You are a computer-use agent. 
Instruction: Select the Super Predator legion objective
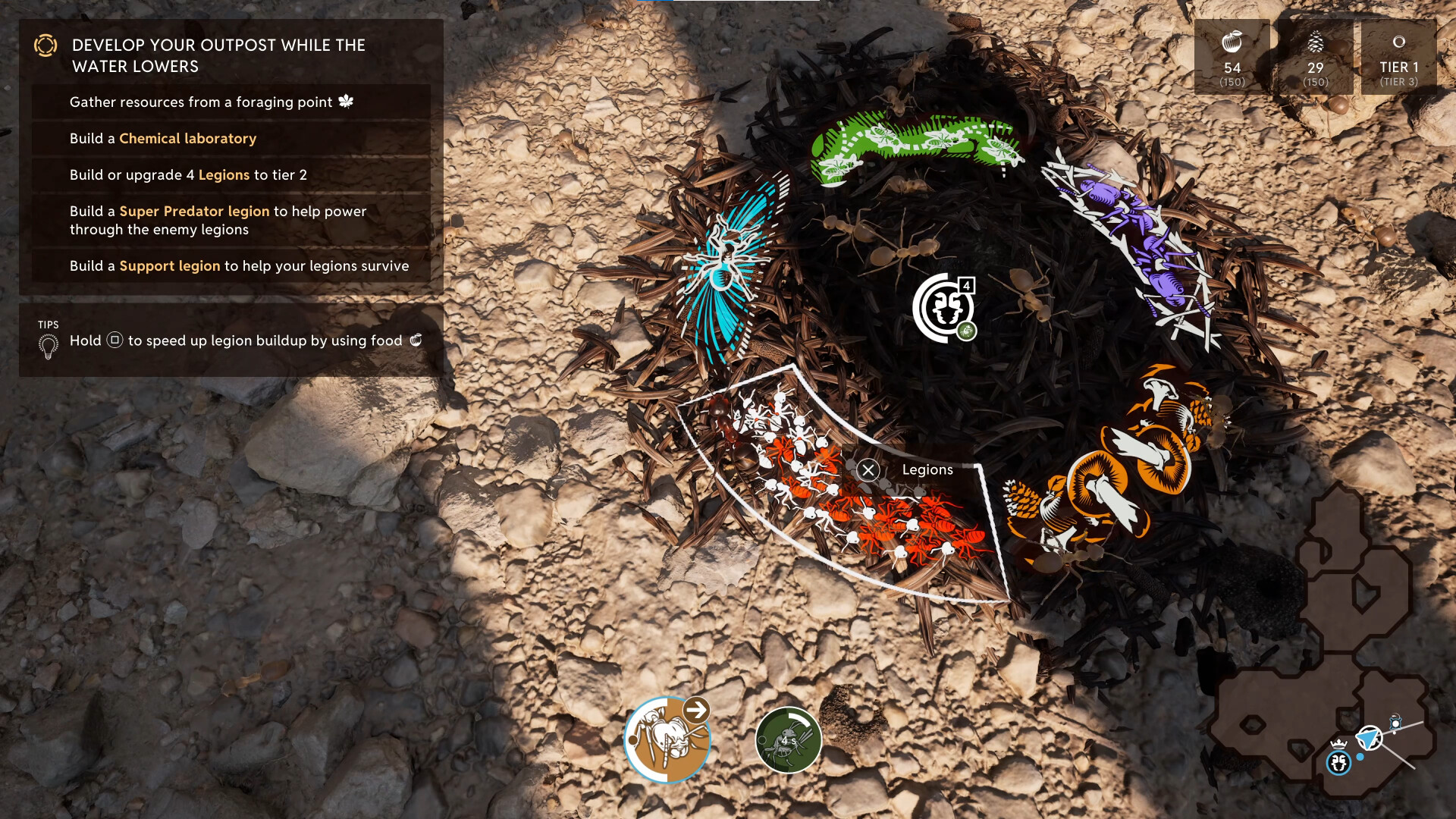click(x=218, y=221)
